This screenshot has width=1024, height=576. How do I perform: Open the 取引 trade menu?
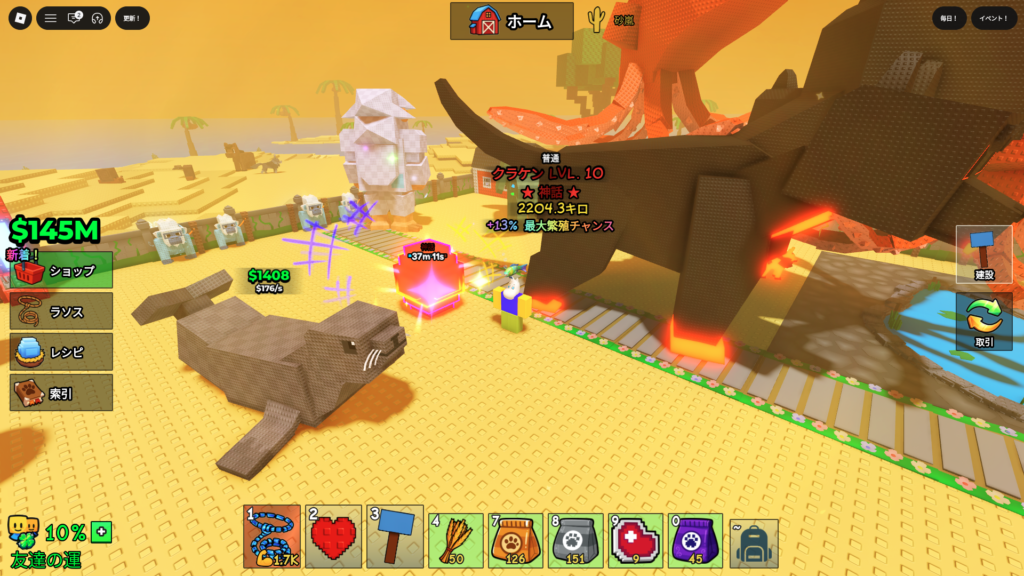pos(983,321)
